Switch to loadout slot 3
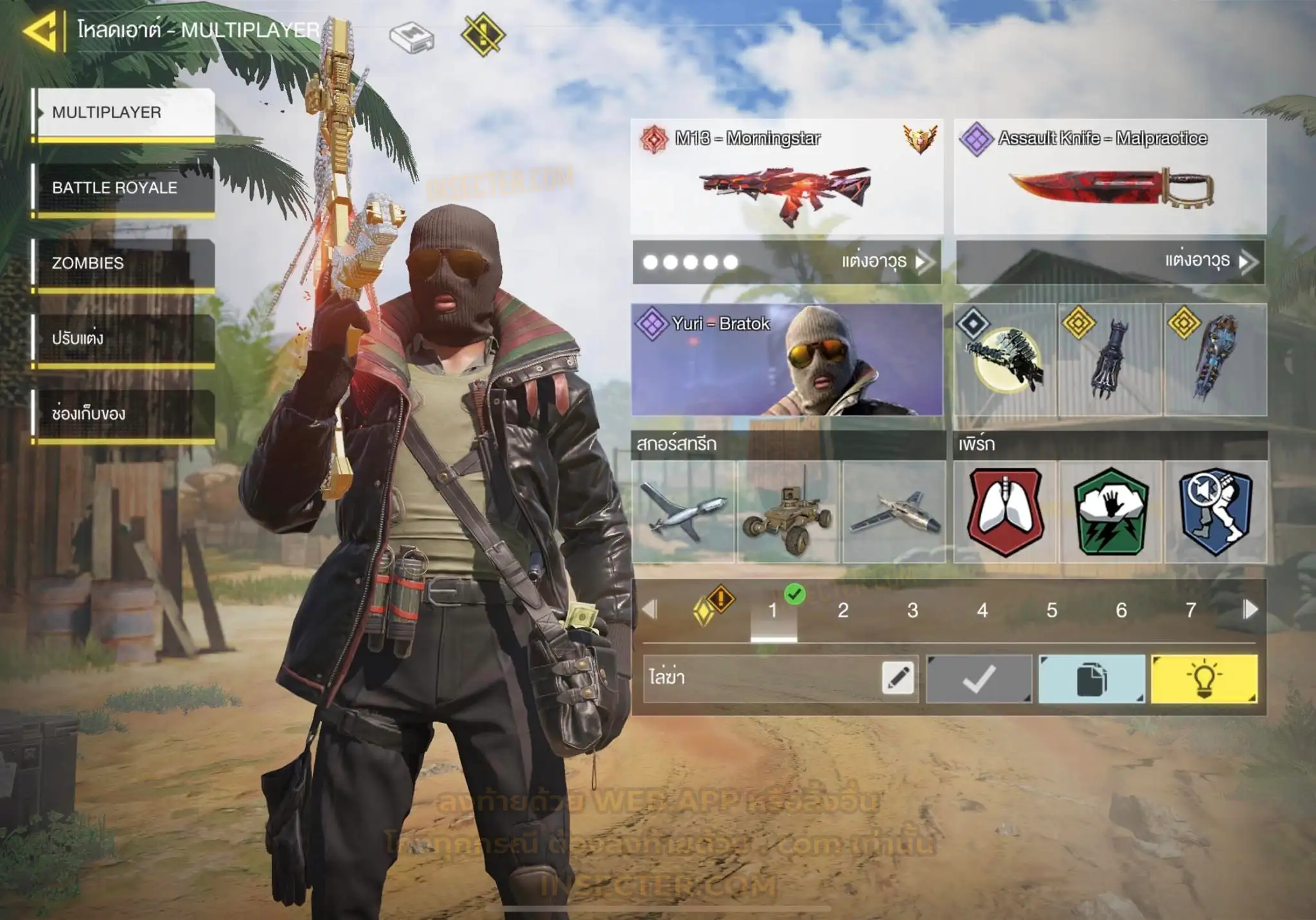1316x920 pixels. pos(912,610)
